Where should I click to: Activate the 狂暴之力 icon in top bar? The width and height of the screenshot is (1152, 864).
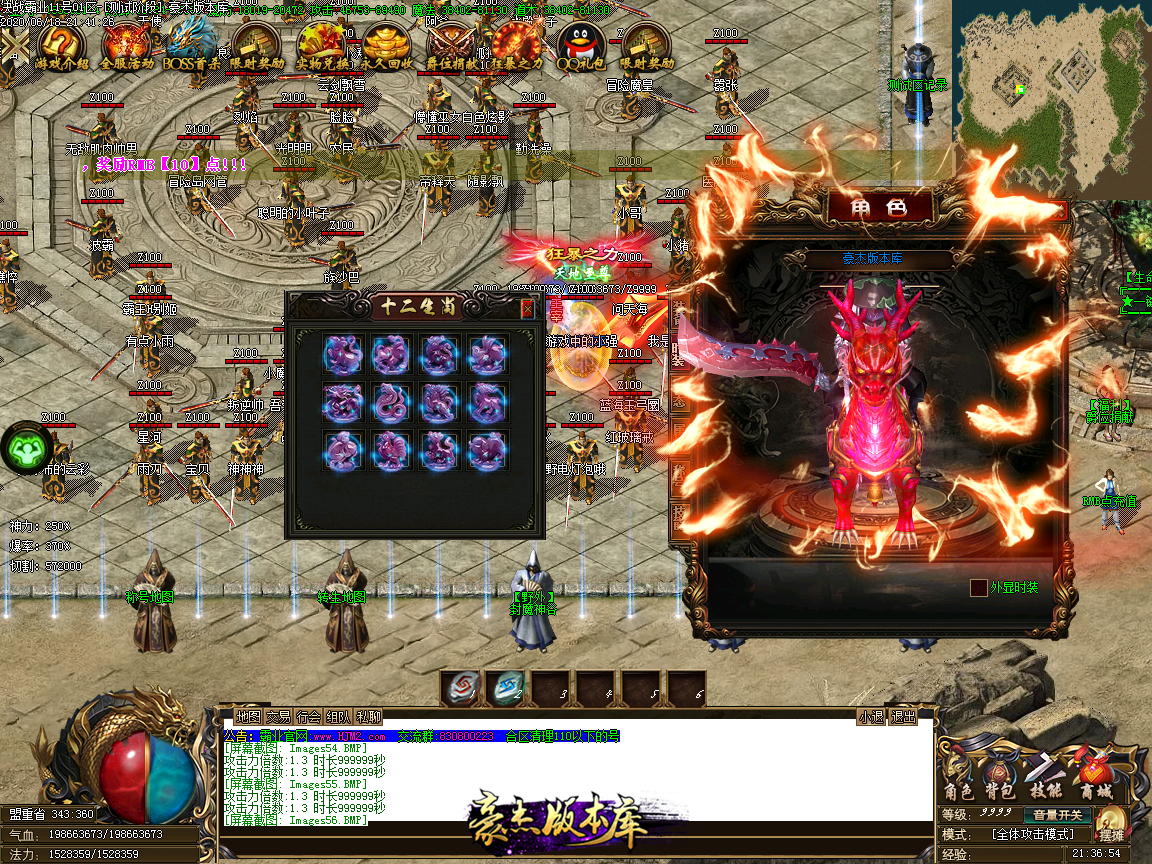coord(516,46)
